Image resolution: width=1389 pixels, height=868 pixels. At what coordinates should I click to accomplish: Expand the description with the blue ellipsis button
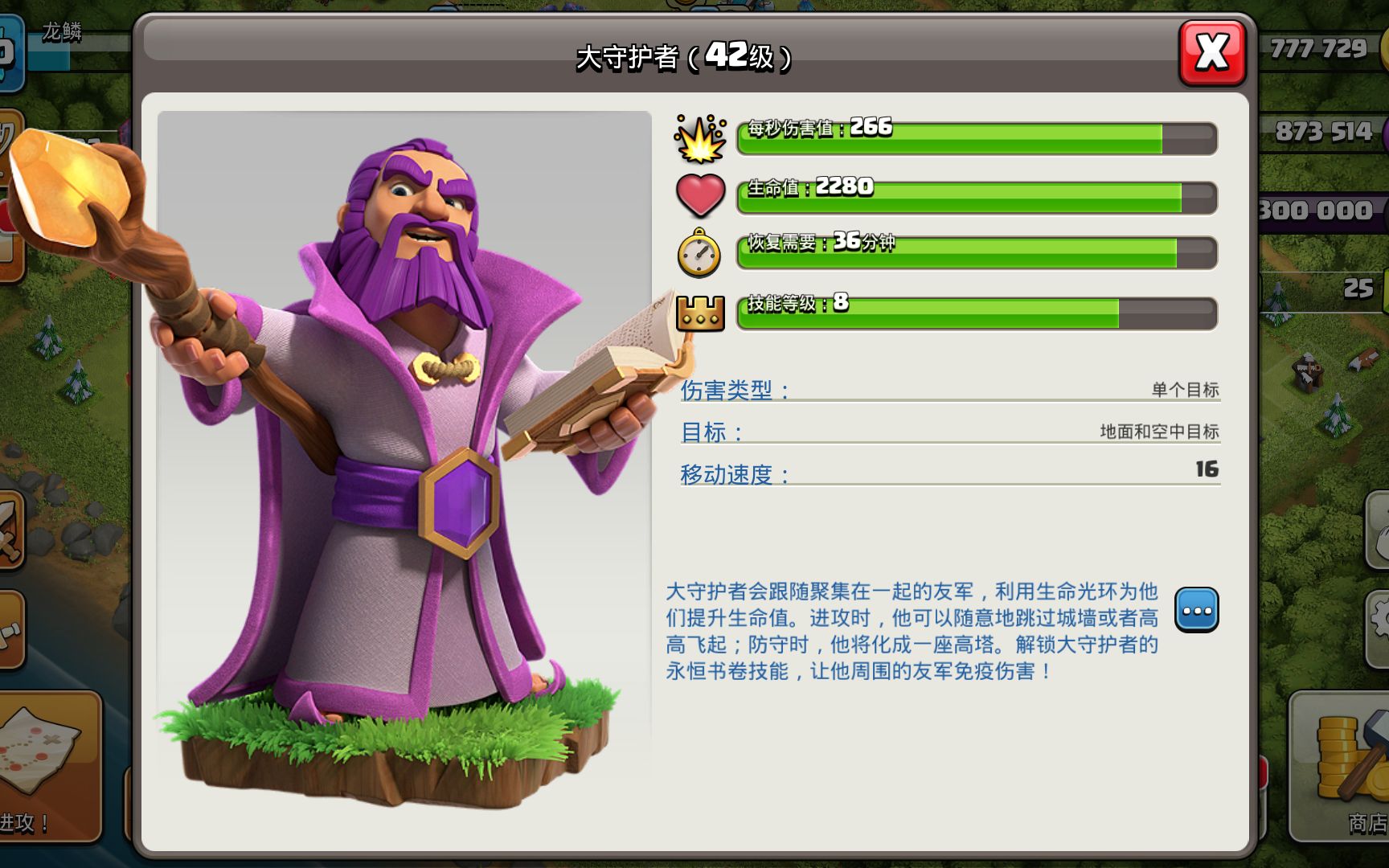(x=1196, y=610)
